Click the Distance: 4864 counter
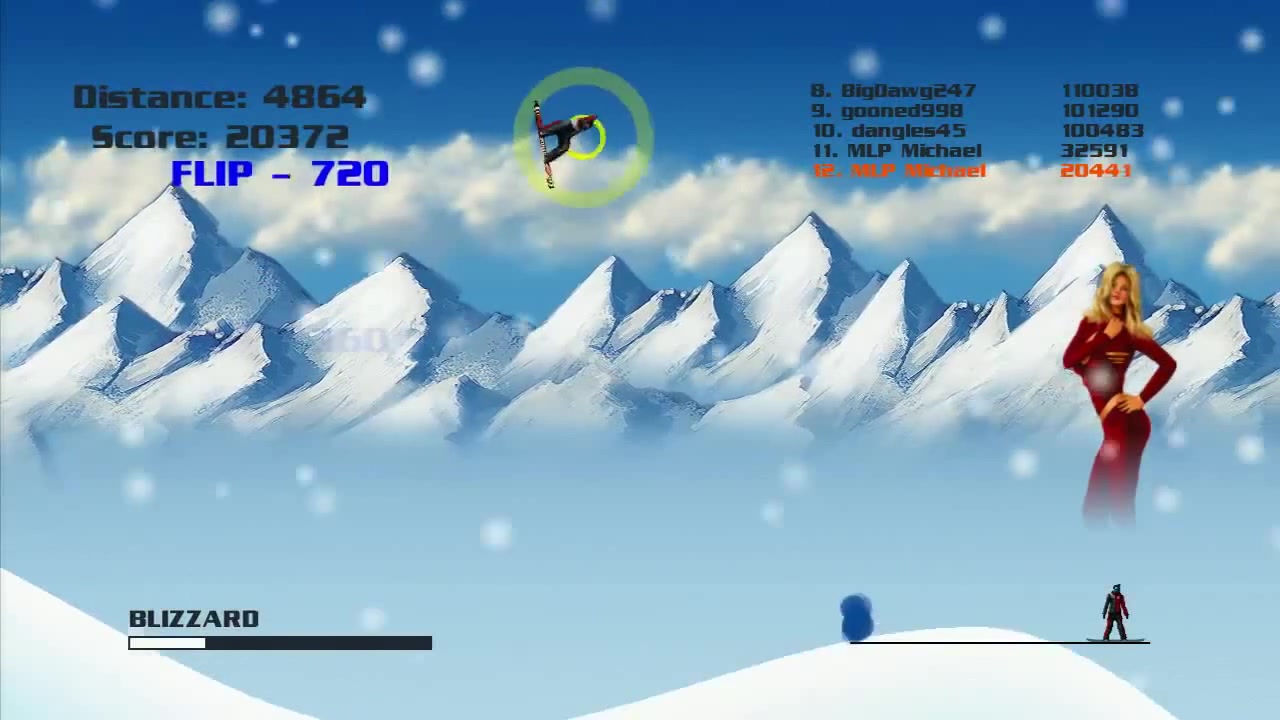Image resolution: width=1280 pixels, height=720 pixels. pos(220,96)
